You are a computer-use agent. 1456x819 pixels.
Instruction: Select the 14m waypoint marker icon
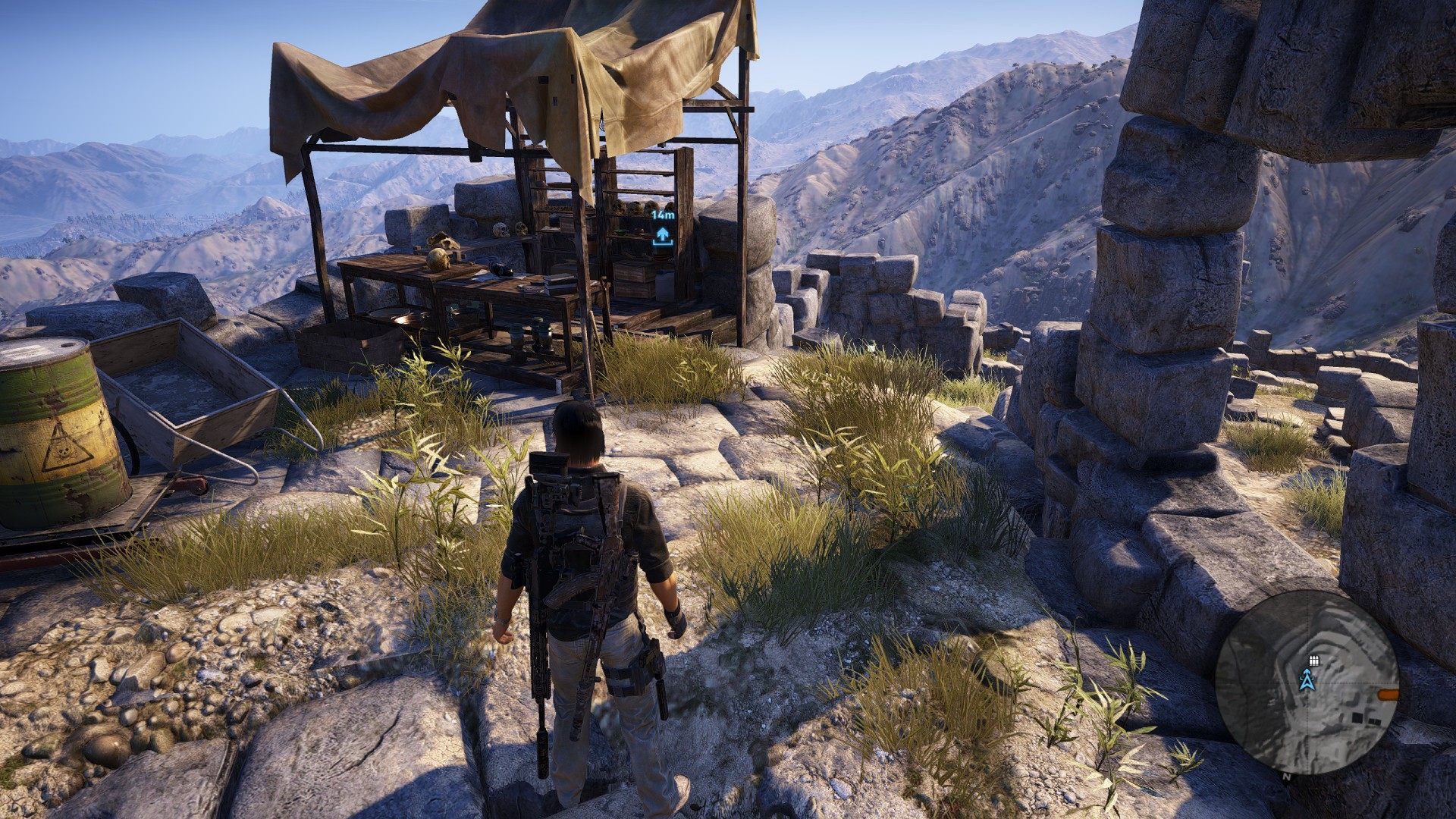[x=663, y=236]
